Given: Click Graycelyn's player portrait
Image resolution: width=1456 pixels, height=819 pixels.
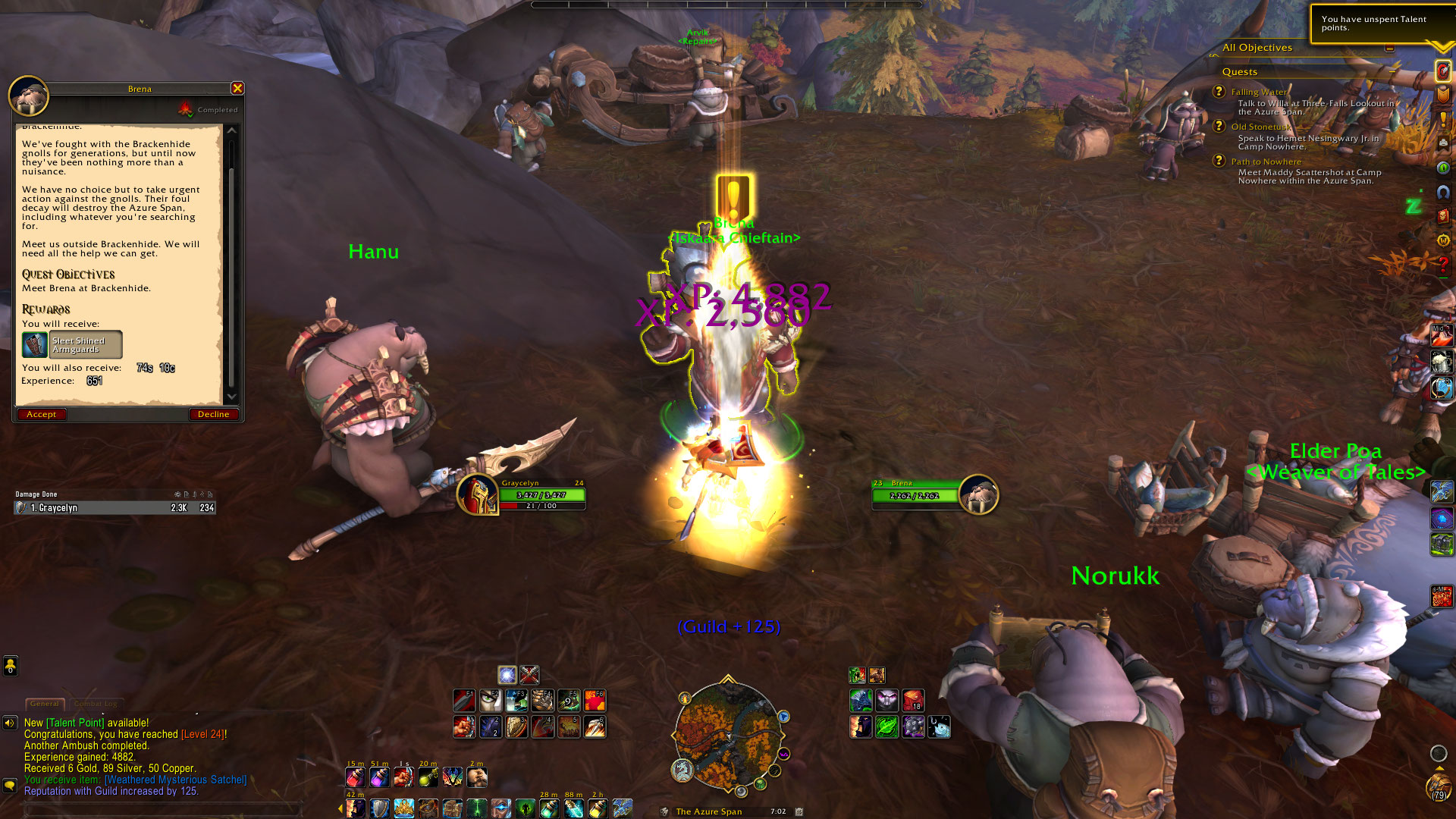Looking at the screenshot, I should click(478, 495).
